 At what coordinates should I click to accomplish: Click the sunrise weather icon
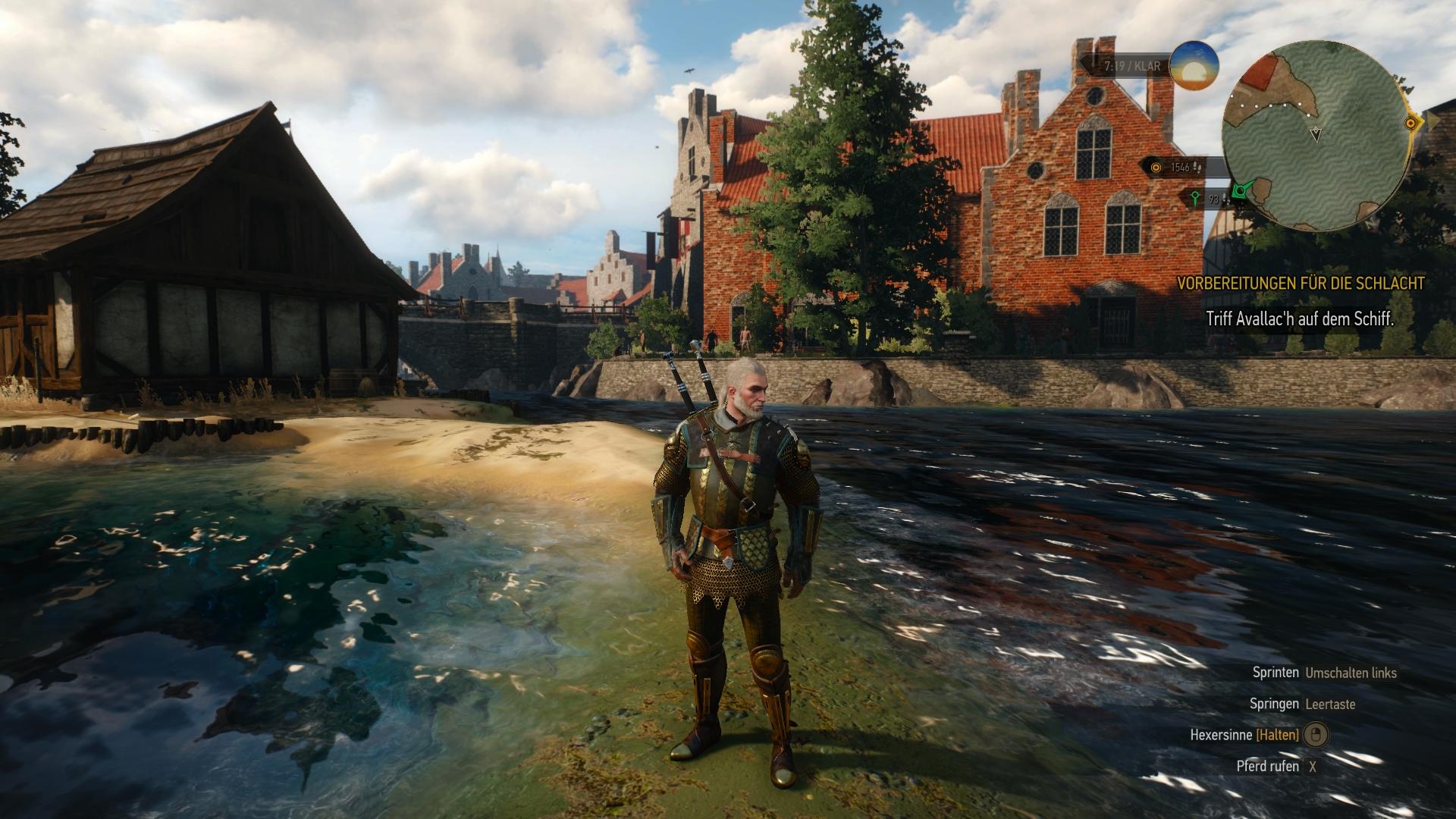coord(1194,66)
